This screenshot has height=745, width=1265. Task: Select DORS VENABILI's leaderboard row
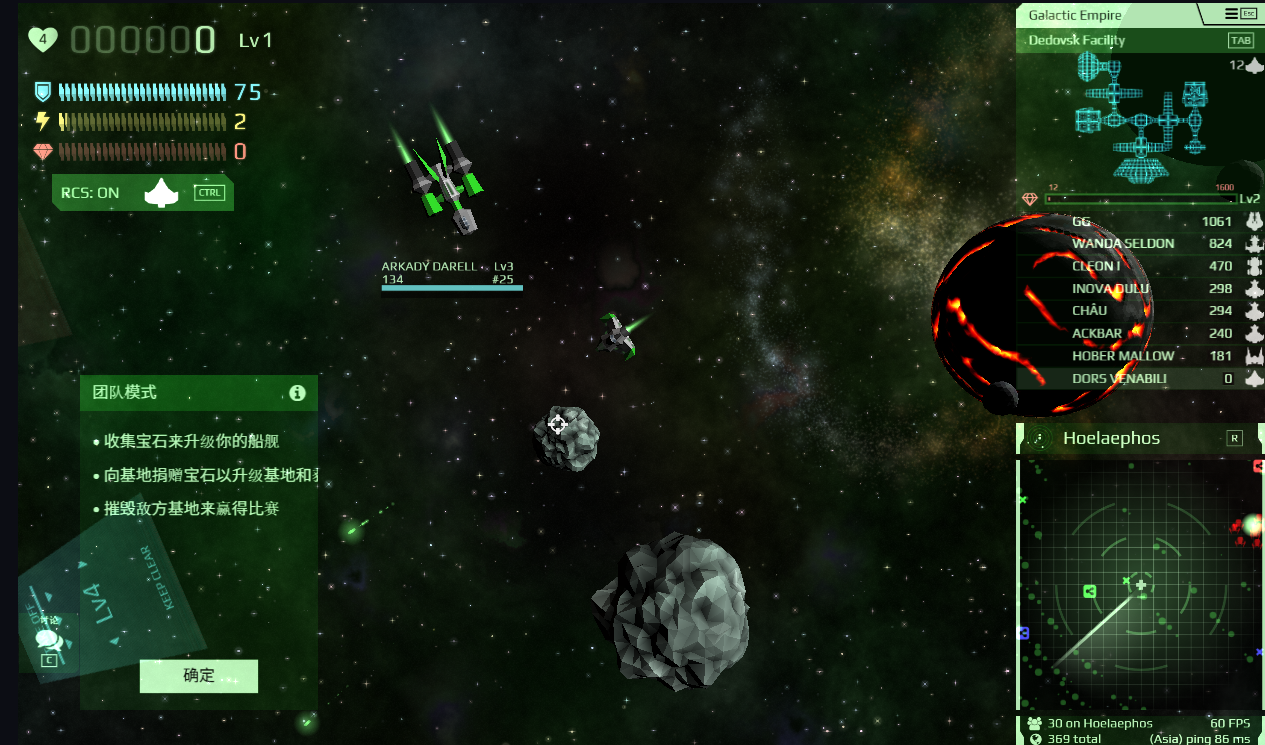tap(1140, 379)
